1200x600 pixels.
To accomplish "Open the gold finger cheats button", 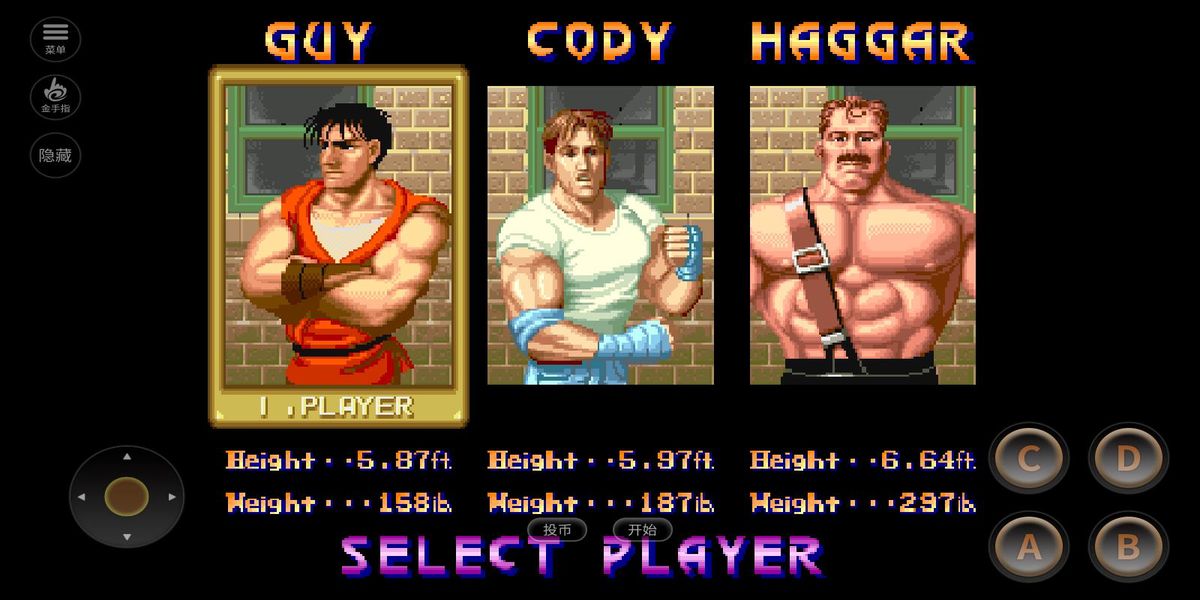I will pyautogui.click(x=55, y=97).
